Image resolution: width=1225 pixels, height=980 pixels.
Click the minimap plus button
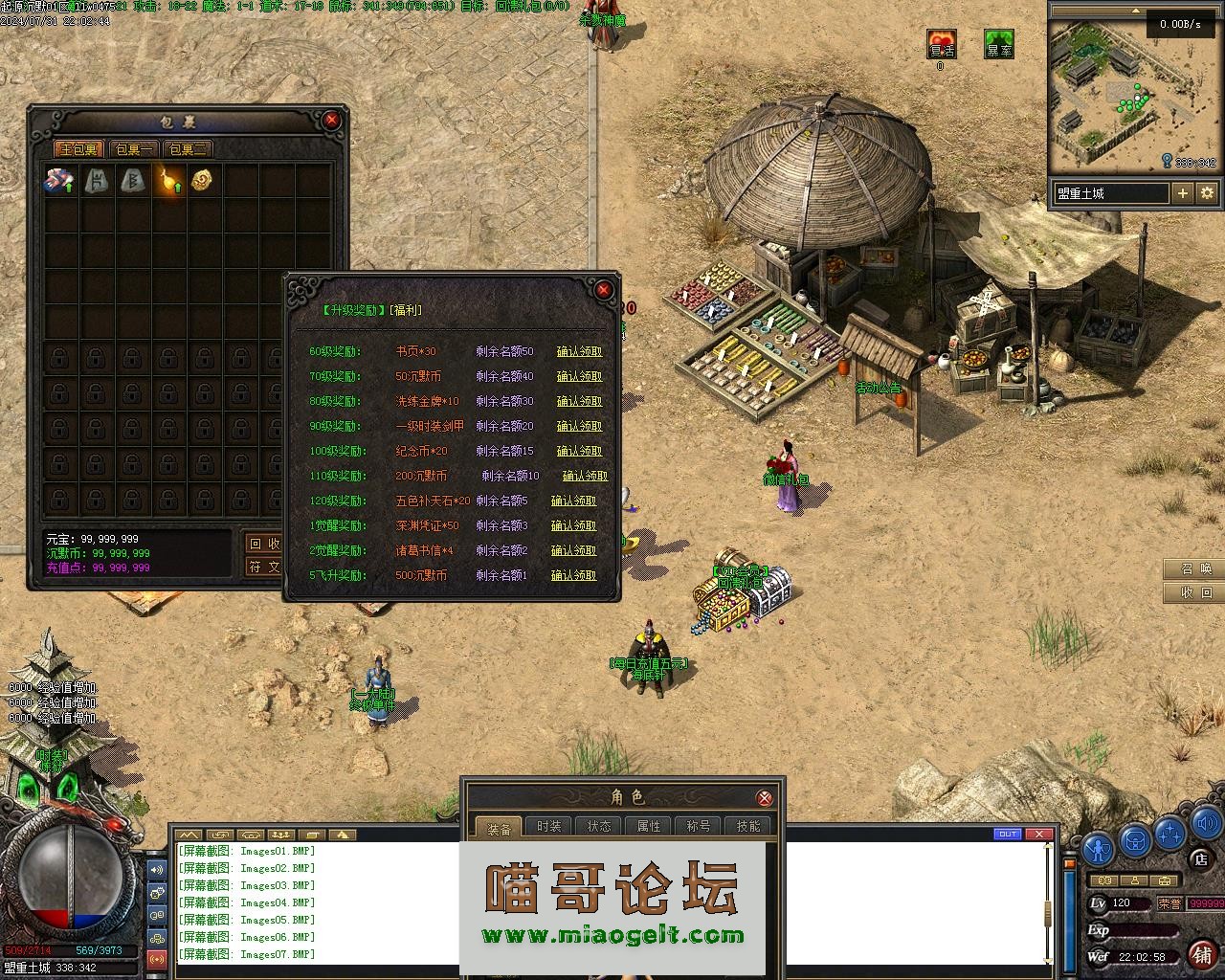coord(1183,193)
